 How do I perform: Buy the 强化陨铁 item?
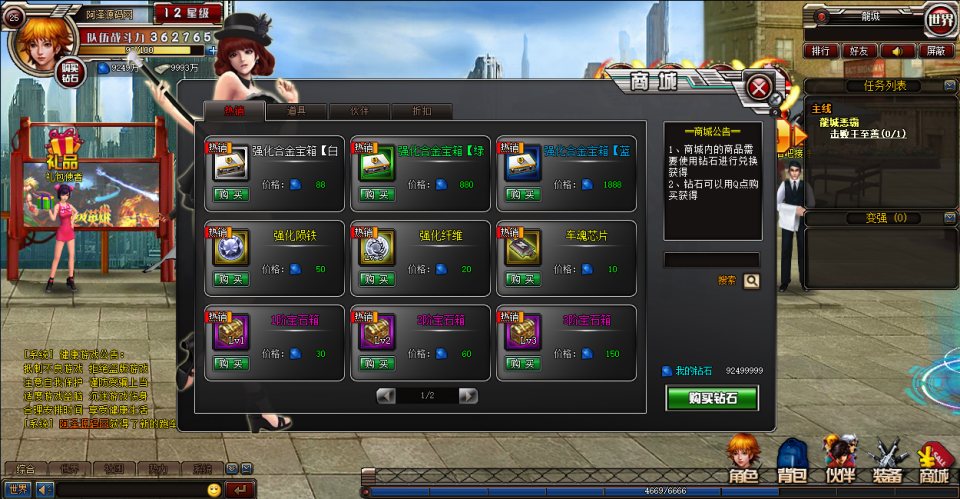(x=231, y=279)
